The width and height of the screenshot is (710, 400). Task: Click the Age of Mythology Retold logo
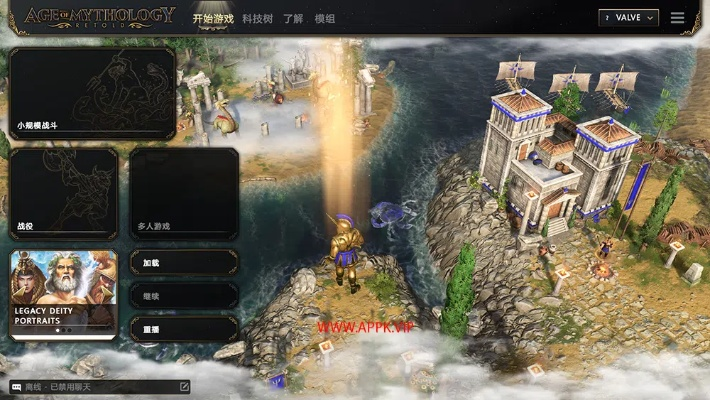coord(99,17)
